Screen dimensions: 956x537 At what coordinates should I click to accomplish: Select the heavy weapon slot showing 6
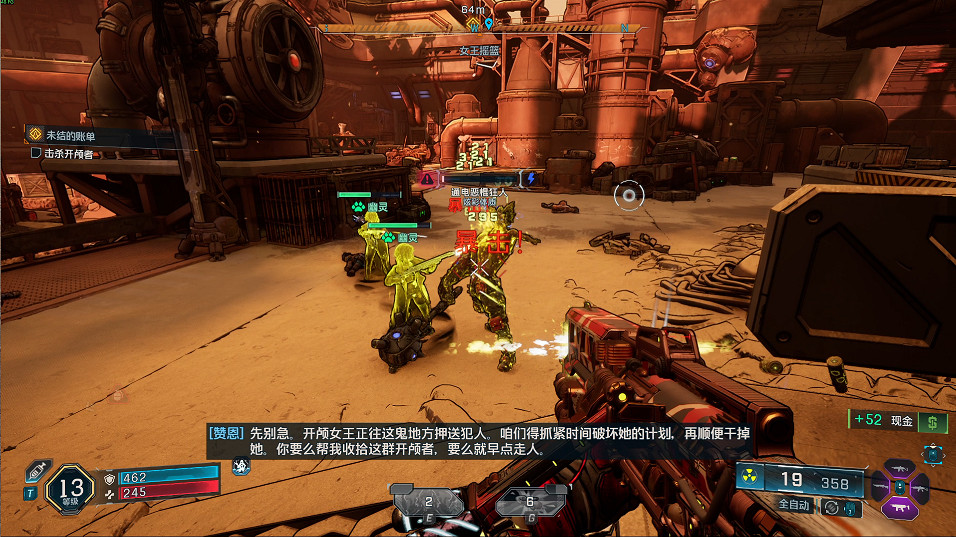tap(530, 501)
